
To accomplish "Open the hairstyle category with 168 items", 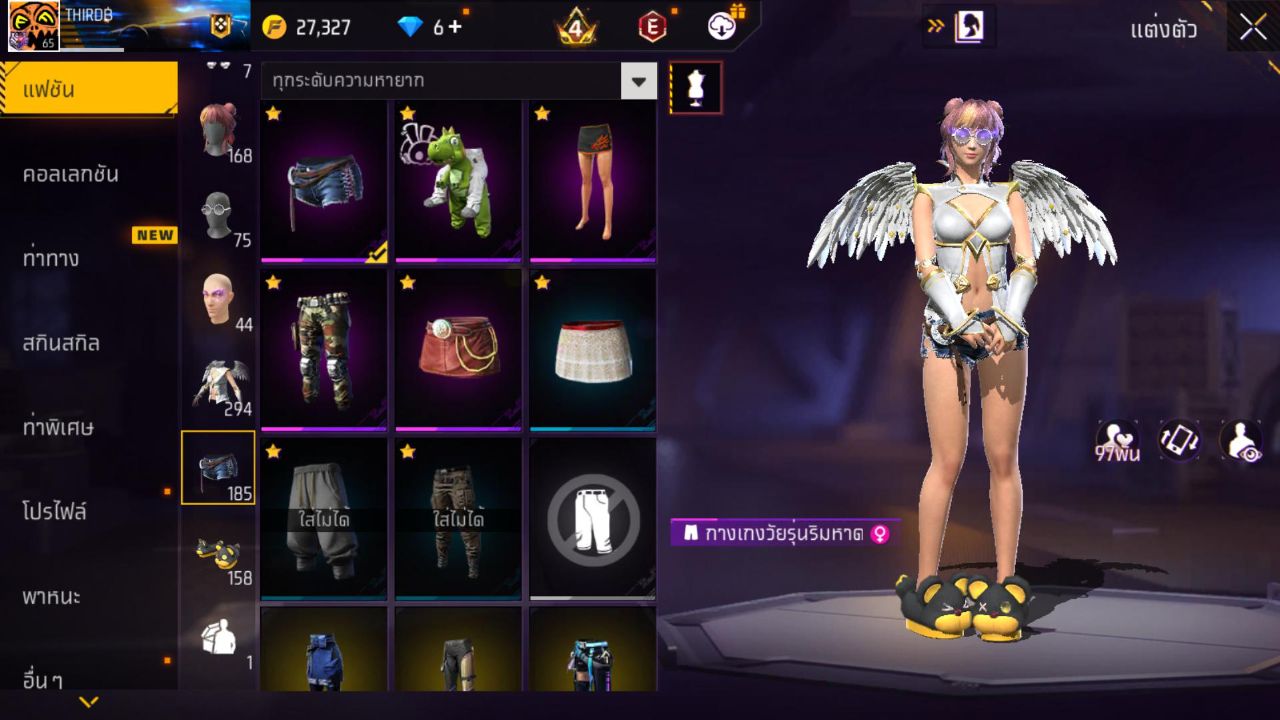I will [218, 131].
